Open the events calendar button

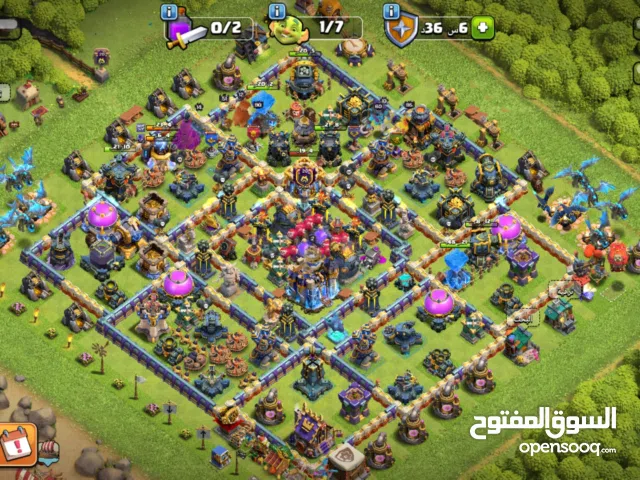tap(18, 441)
